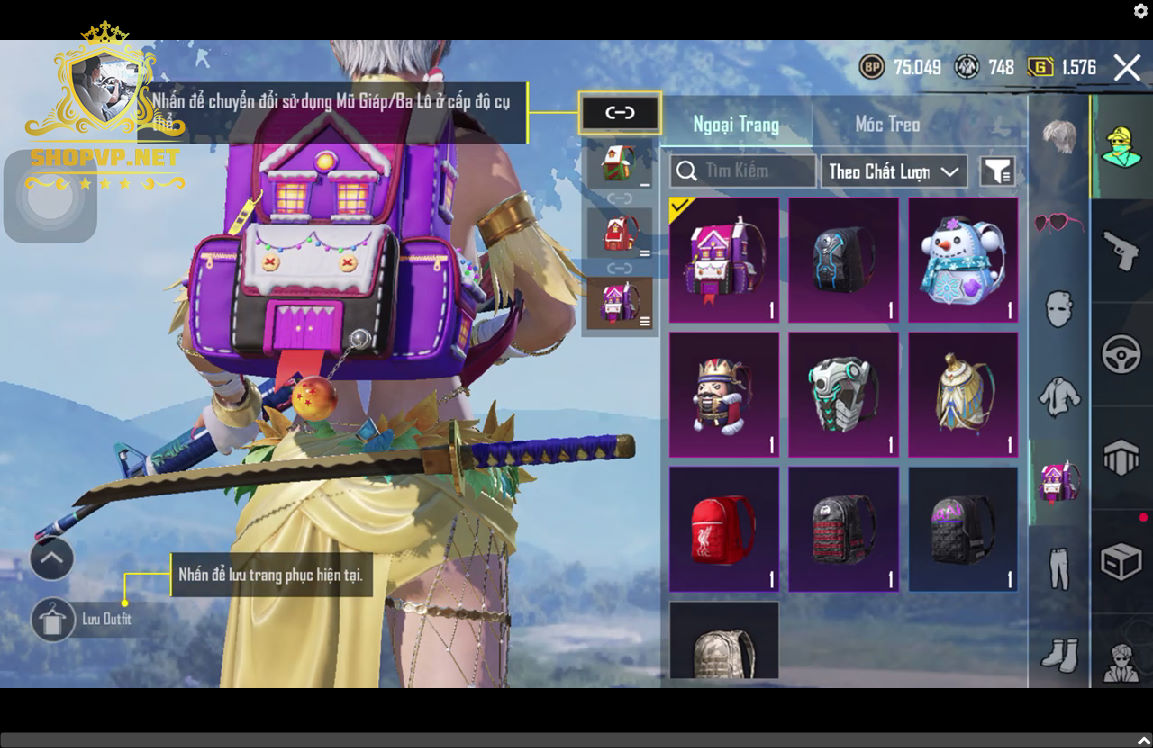The height and width of the screenshot is (748, 1153).
Task: Pick the red Liverpool backpack
Action: point(723,529)
